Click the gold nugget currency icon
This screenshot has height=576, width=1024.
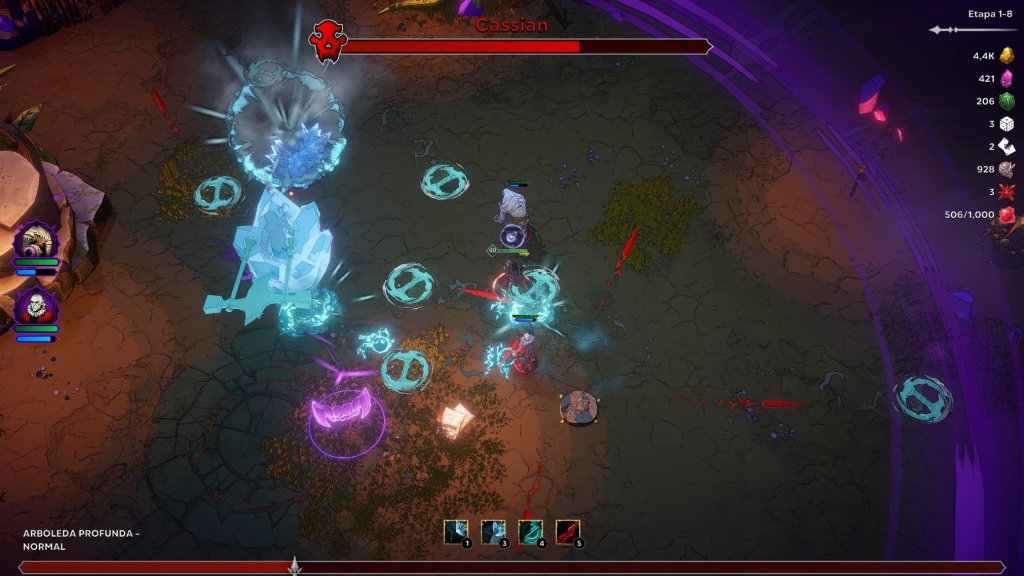coord(1006,56)
